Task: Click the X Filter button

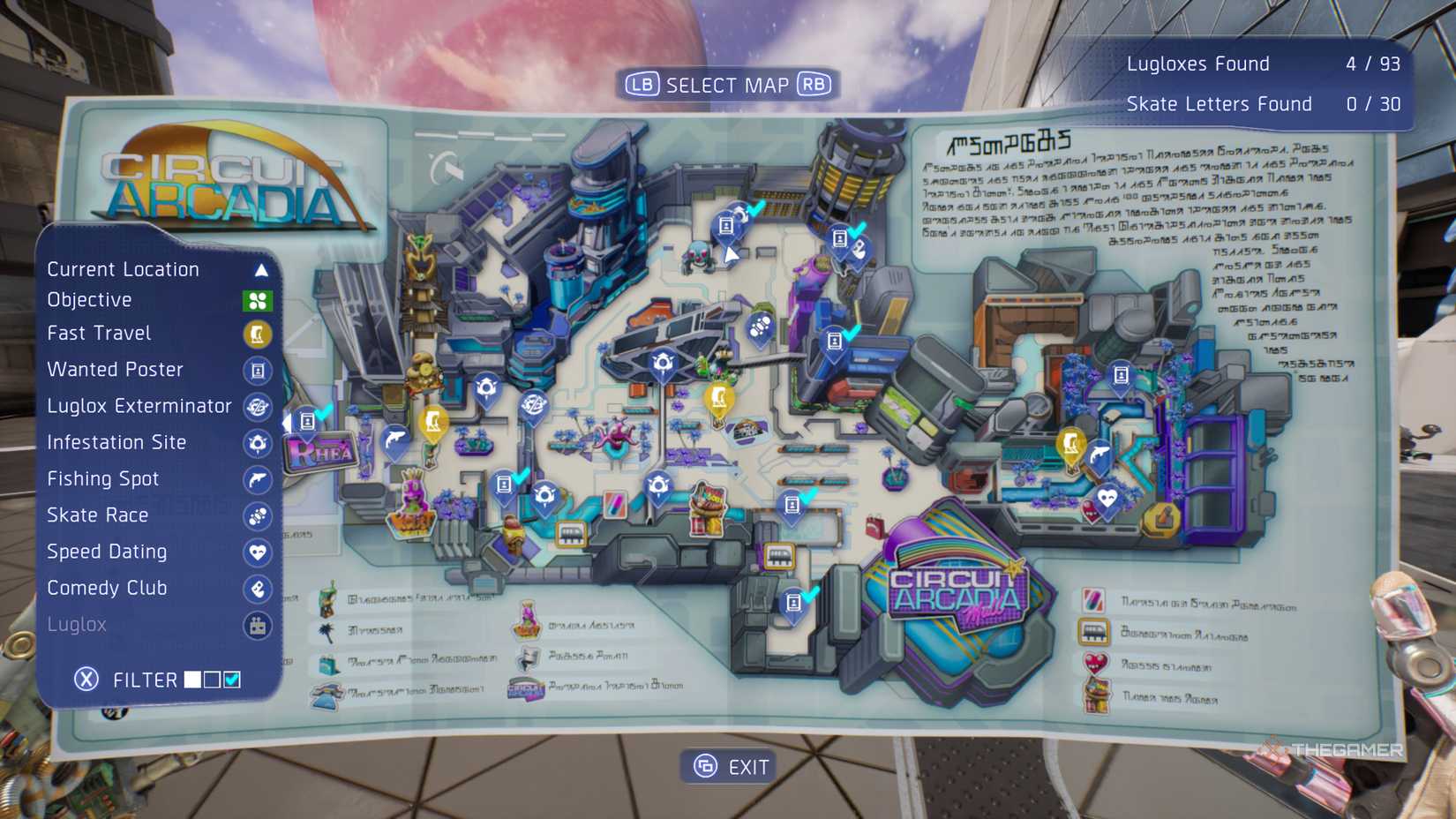Action: [x=85, y=680]
